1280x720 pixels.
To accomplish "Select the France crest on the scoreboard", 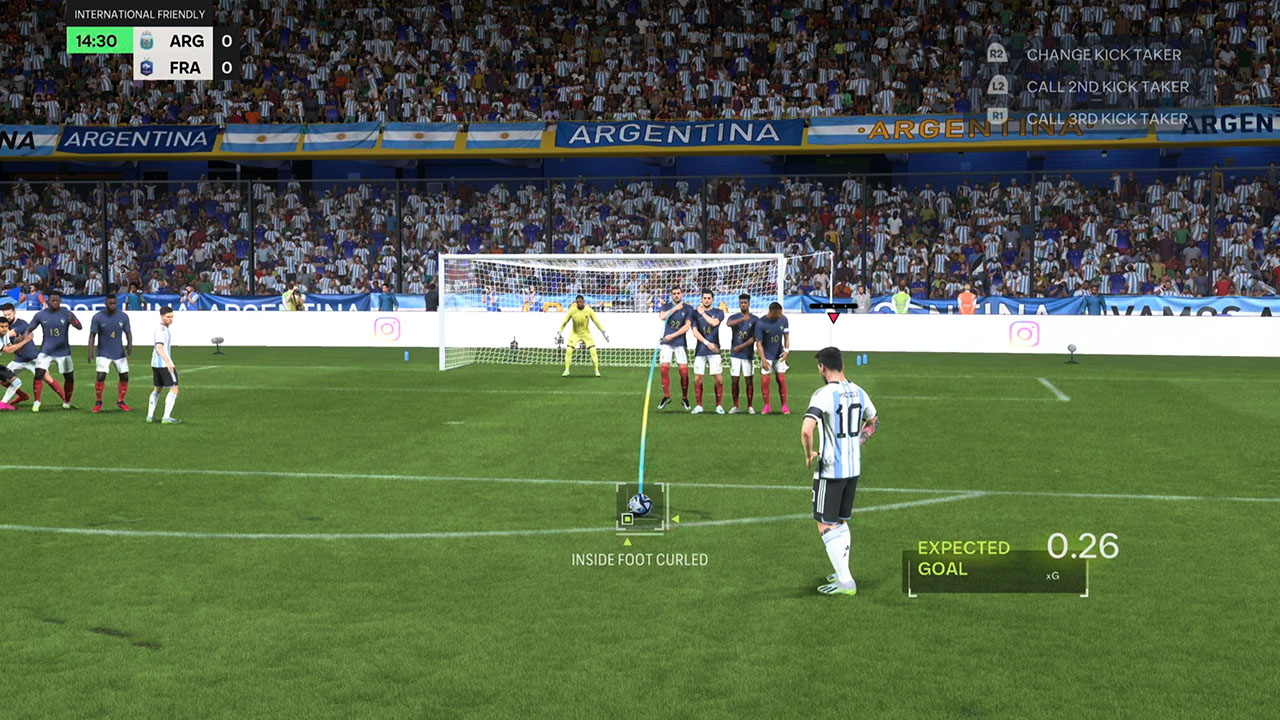I will 146,67.
